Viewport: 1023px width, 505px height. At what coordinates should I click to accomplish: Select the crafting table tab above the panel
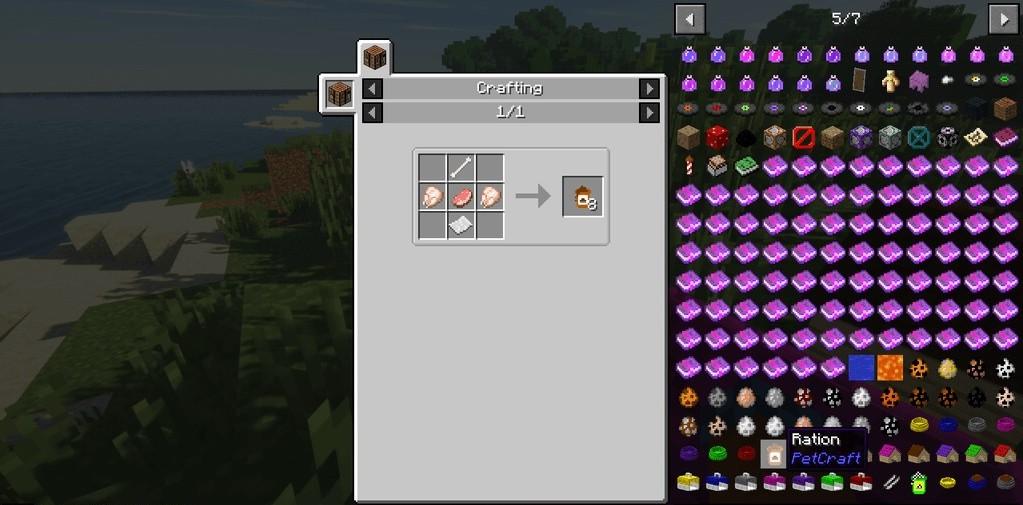[x=375, y=57]
